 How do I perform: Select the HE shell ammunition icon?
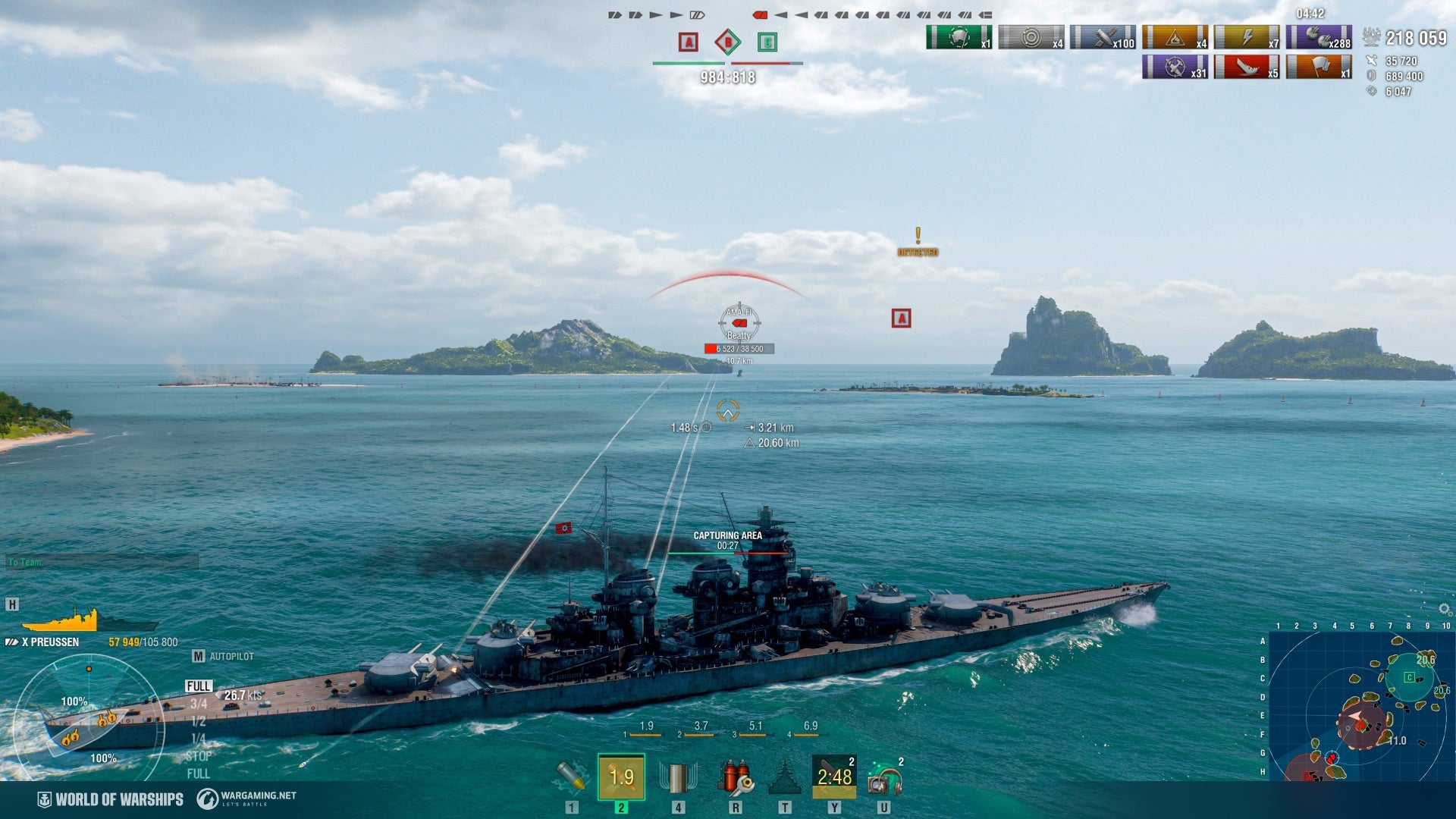(570, 777)
